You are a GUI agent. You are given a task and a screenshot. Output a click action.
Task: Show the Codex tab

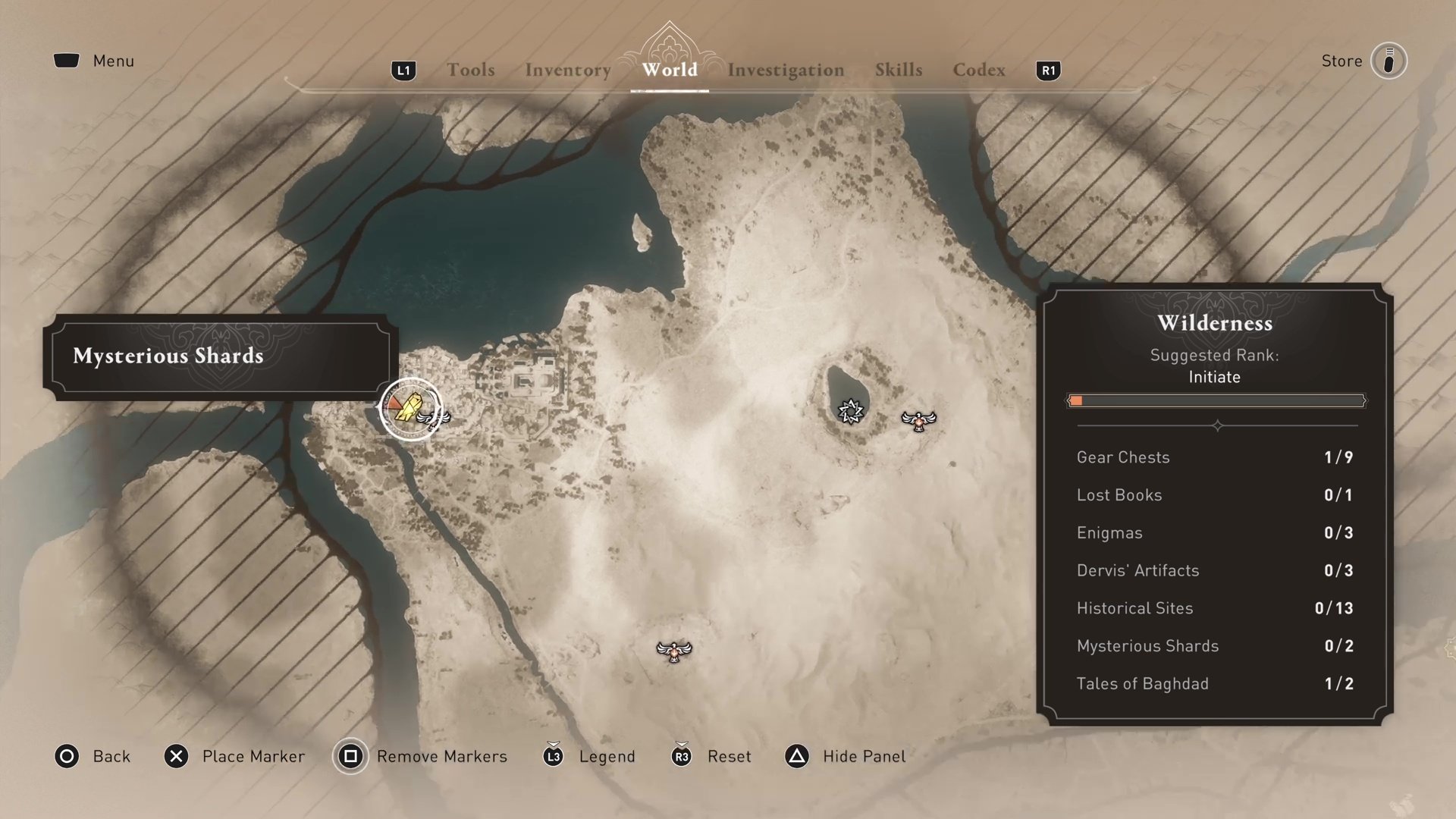(978, 70)
